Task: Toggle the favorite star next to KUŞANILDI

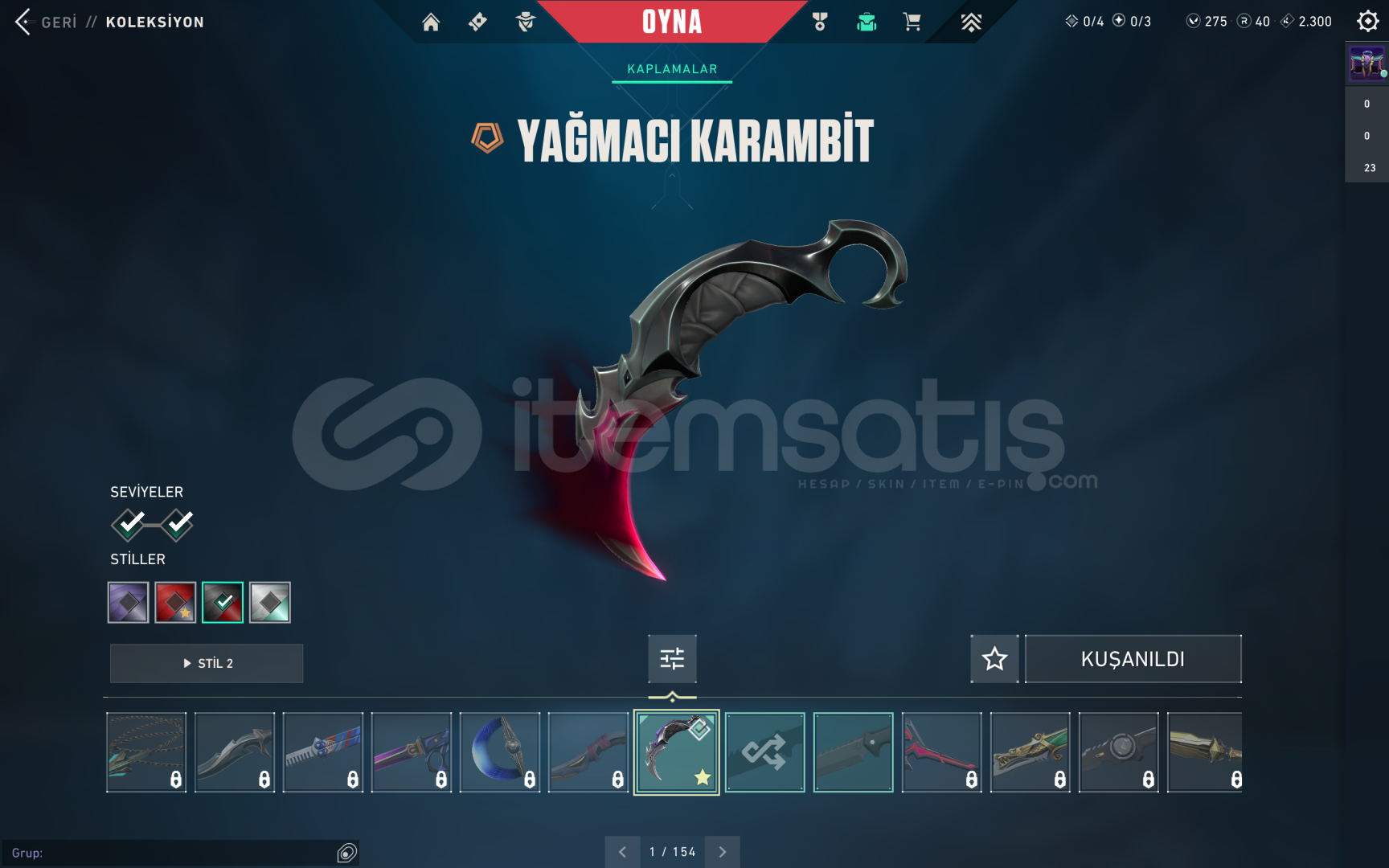Action: (994, 658)
